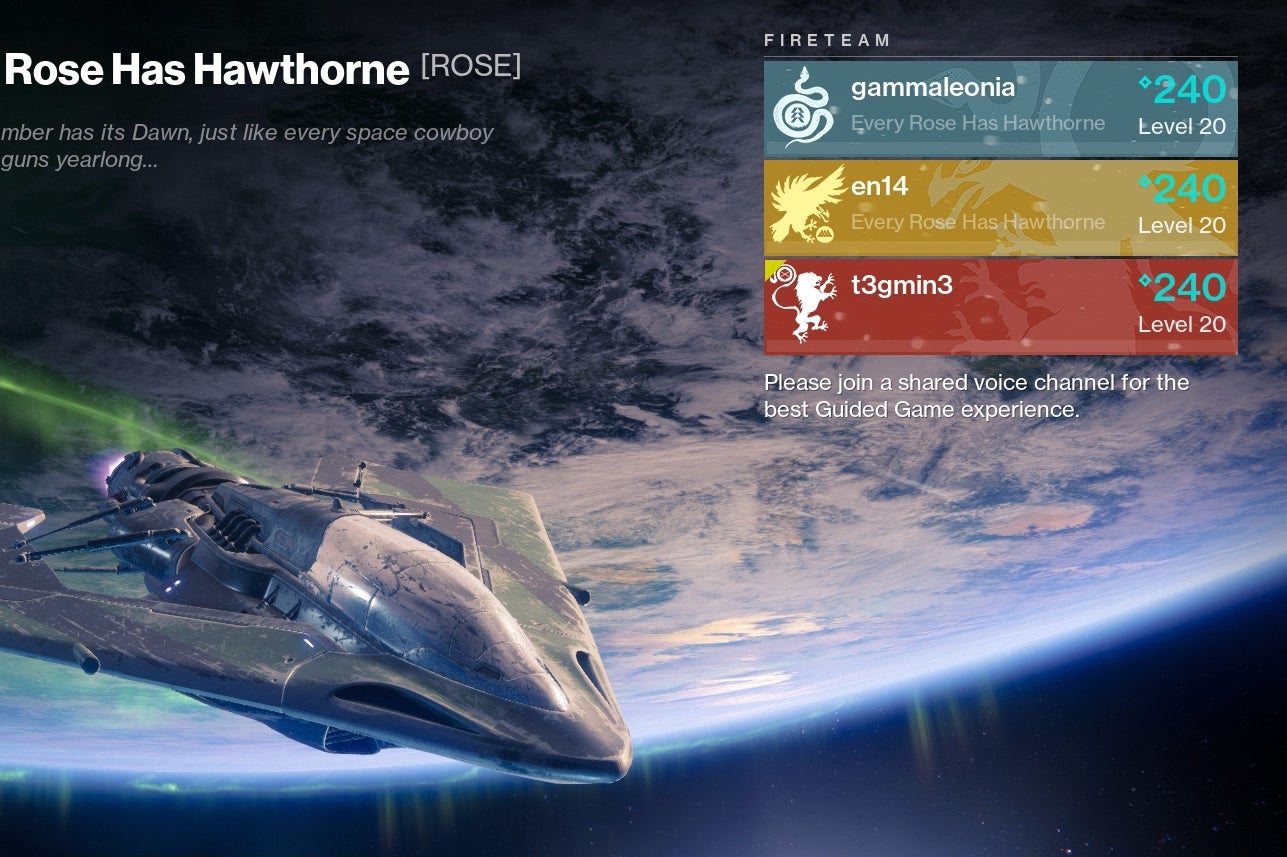Click the shared voice channel notice text
The height and width of the screenshot is (857, 1287).
click(x=975, y=395)
